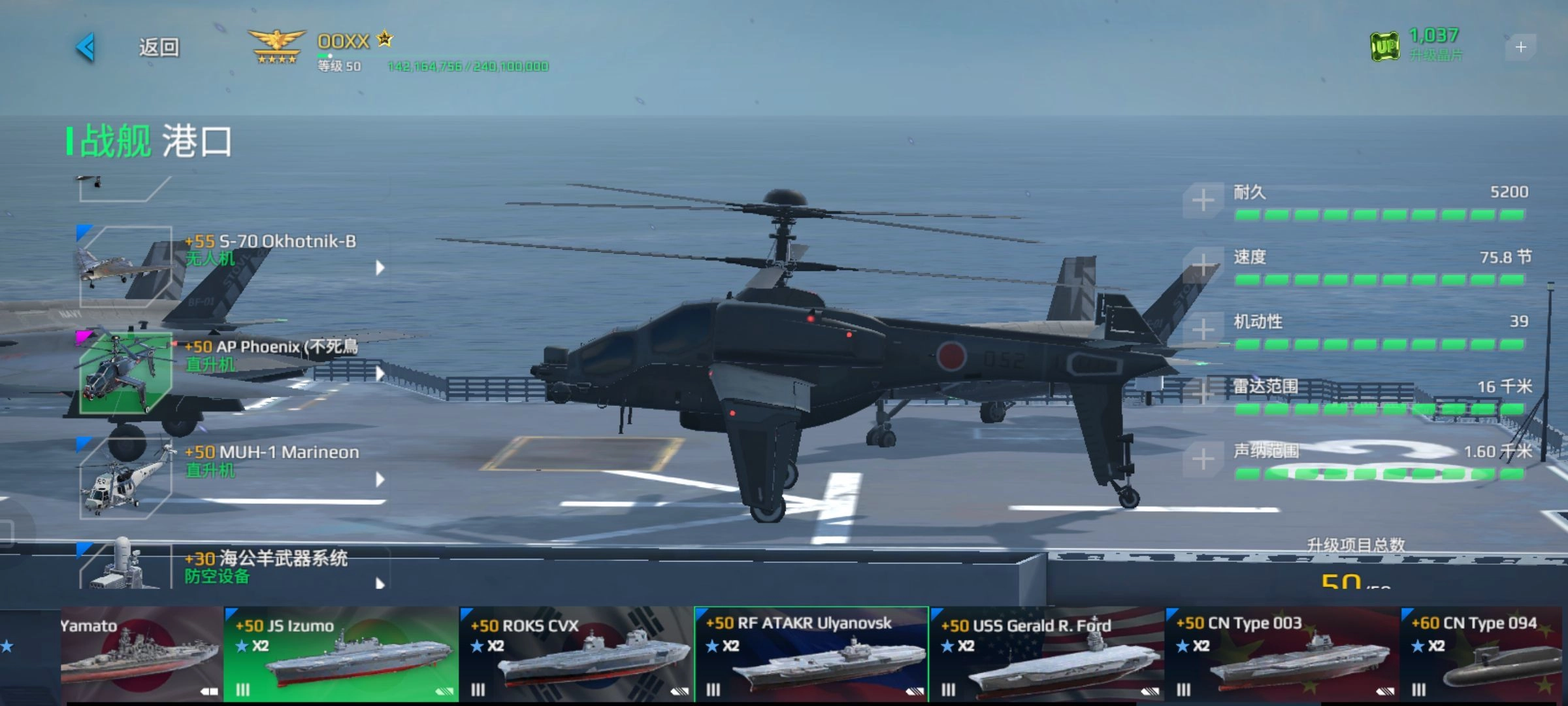Select the AP Phoenix helicopter entry

tap(229, 373)
